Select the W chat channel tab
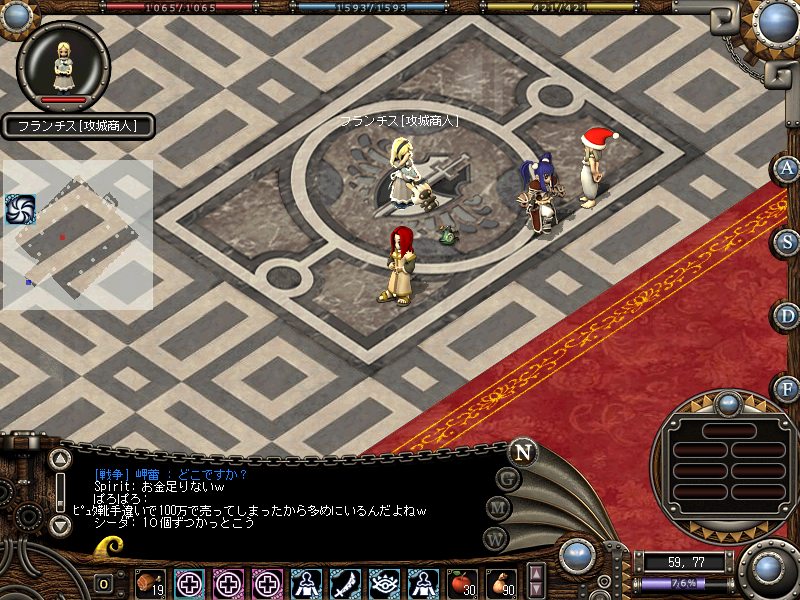Viewport: 800px width, 600px height. pos(493,537)
